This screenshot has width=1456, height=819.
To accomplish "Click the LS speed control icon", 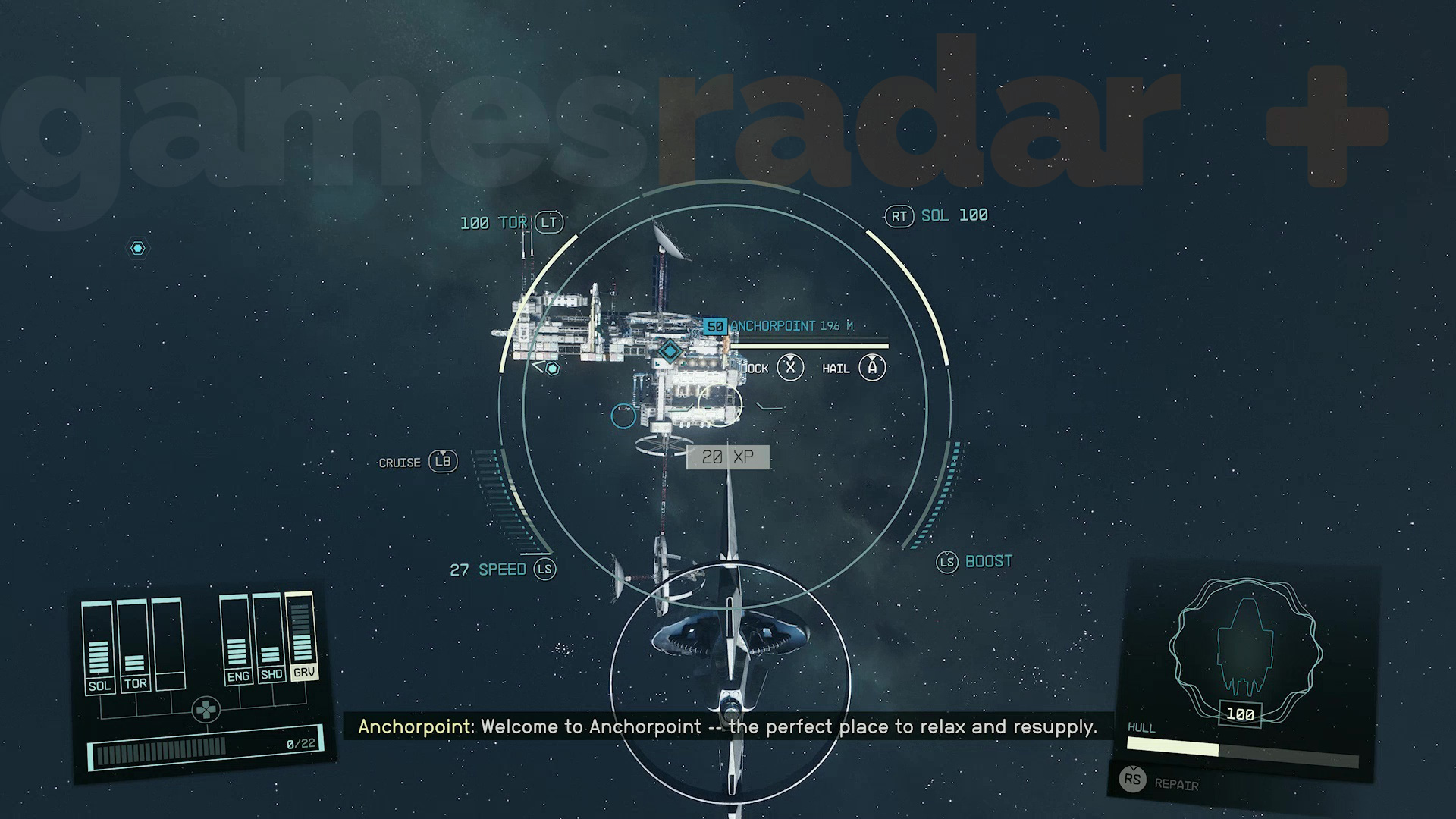I will tap(545, 570).
